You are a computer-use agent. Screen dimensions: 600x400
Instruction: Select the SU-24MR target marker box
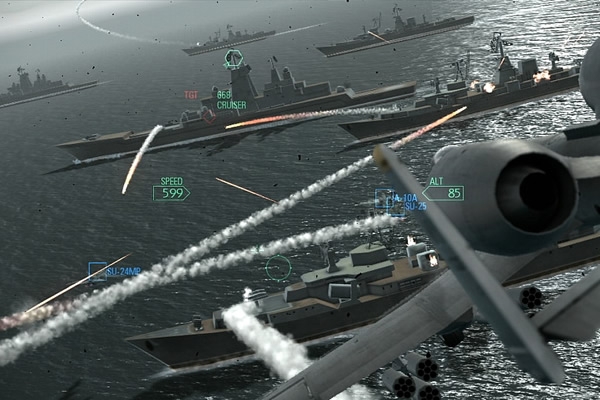pos(97,270)
